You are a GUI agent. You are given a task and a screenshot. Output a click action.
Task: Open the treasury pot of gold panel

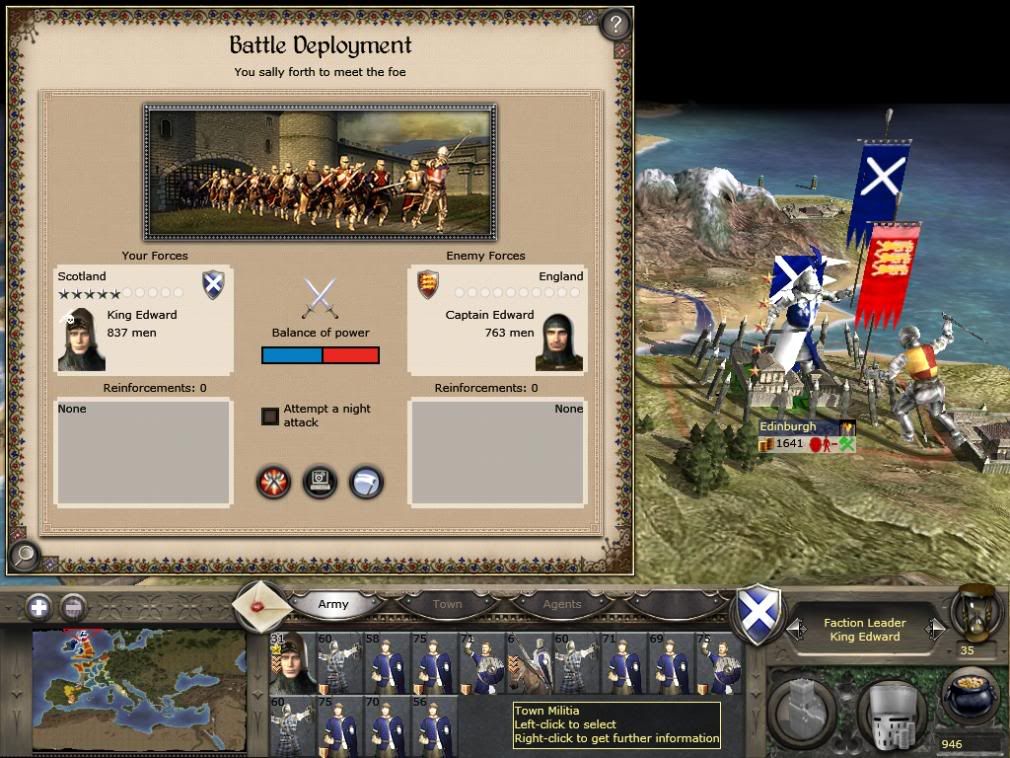[972, 697]
